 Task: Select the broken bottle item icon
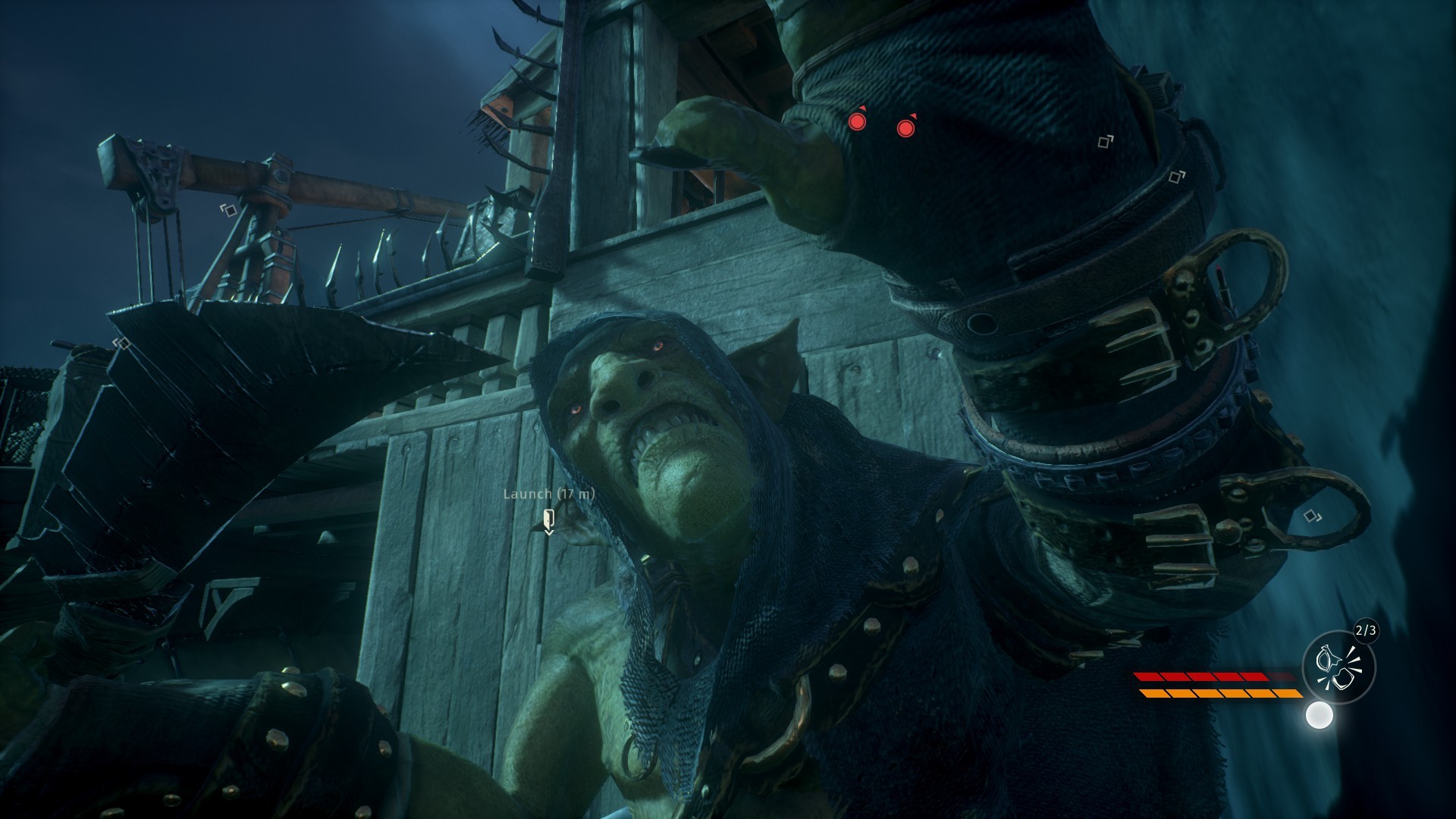1338,668
